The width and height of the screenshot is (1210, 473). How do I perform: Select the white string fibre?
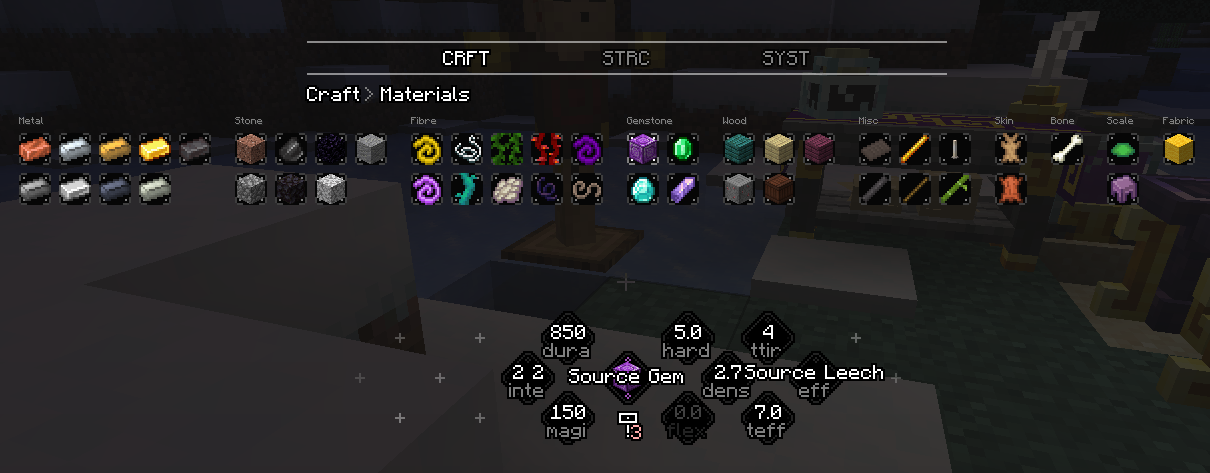(467, 150)
